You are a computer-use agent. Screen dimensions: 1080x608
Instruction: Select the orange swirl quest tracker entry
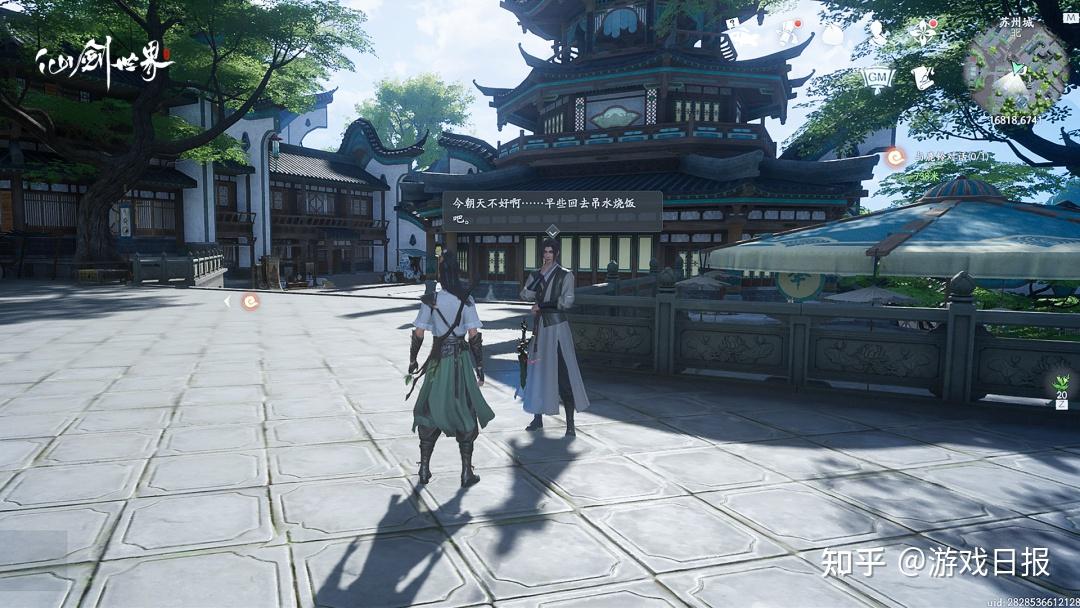pos(896,156)
